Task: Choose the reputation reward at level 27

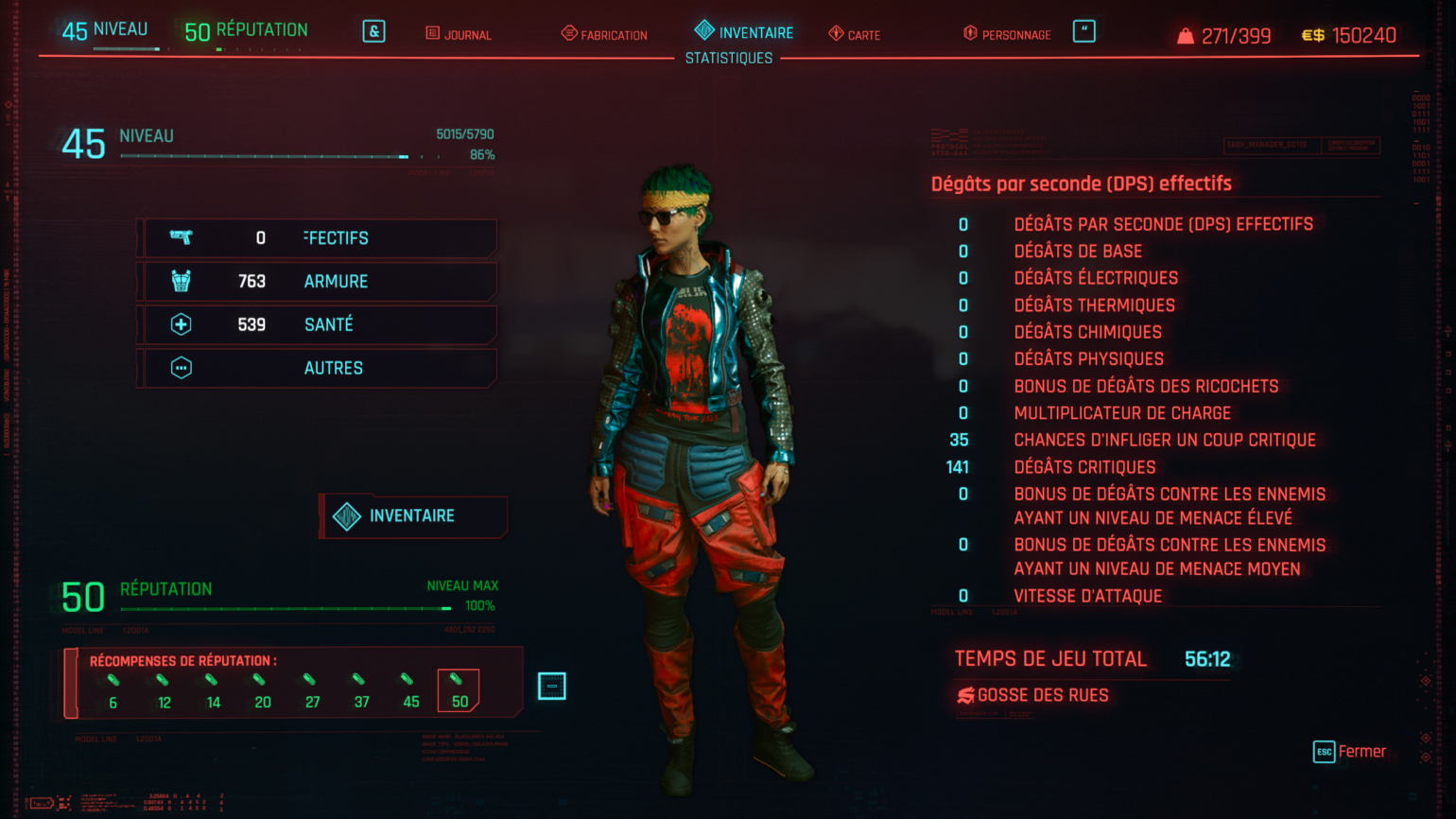Action: (311, 690)
